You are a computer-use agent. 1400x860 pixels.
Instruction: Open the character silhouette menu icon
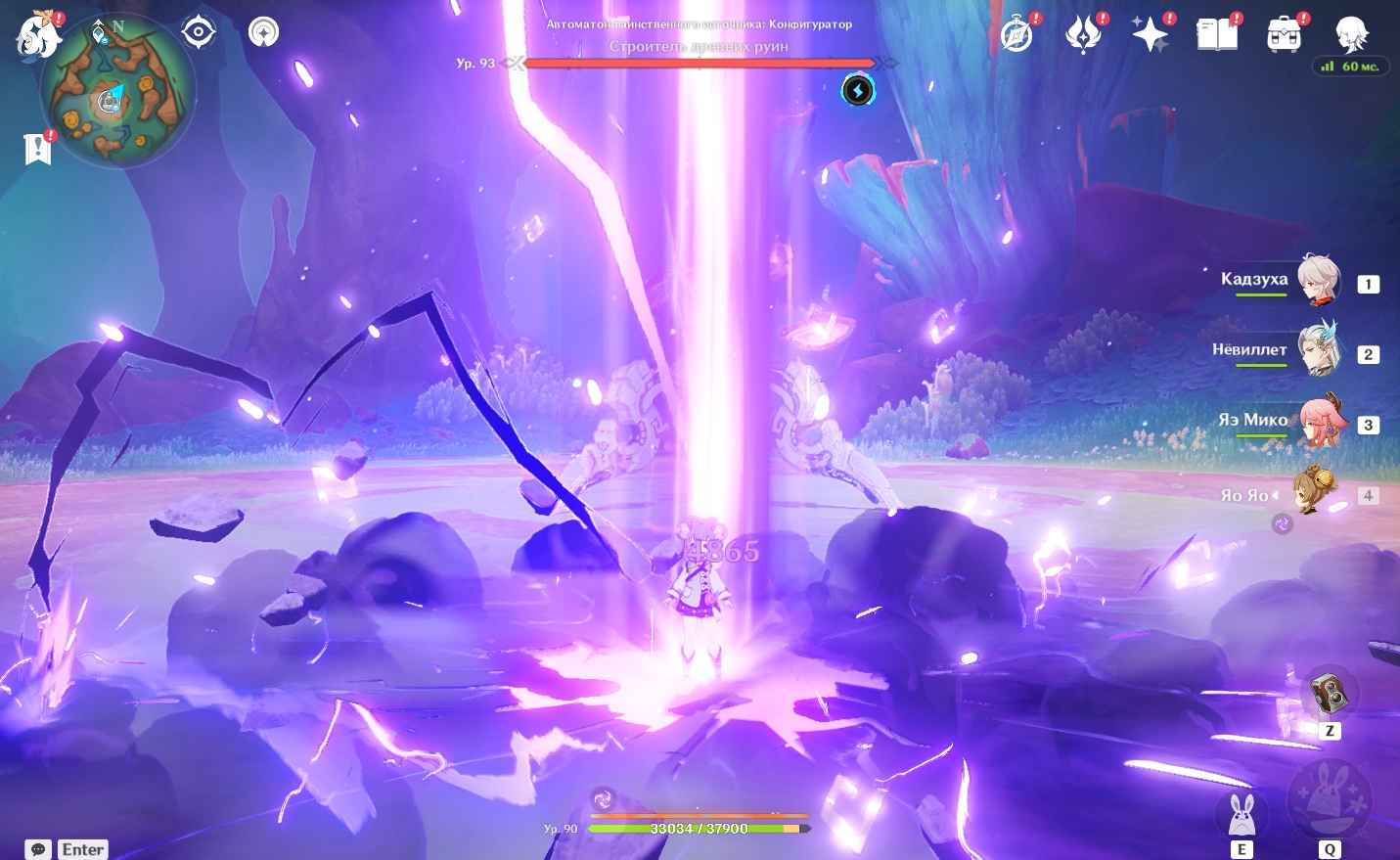[x=1351, y=33]
